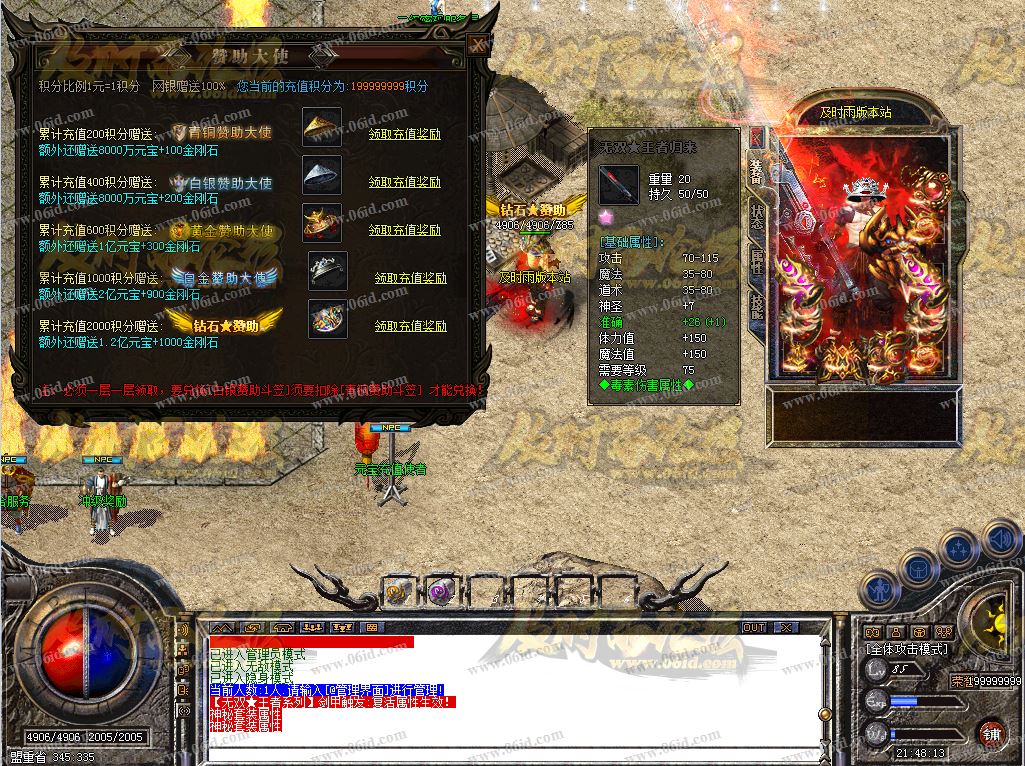
Task: Claim the 青铜赞助大使 recharge reward
Action: [x=404, y=134]
